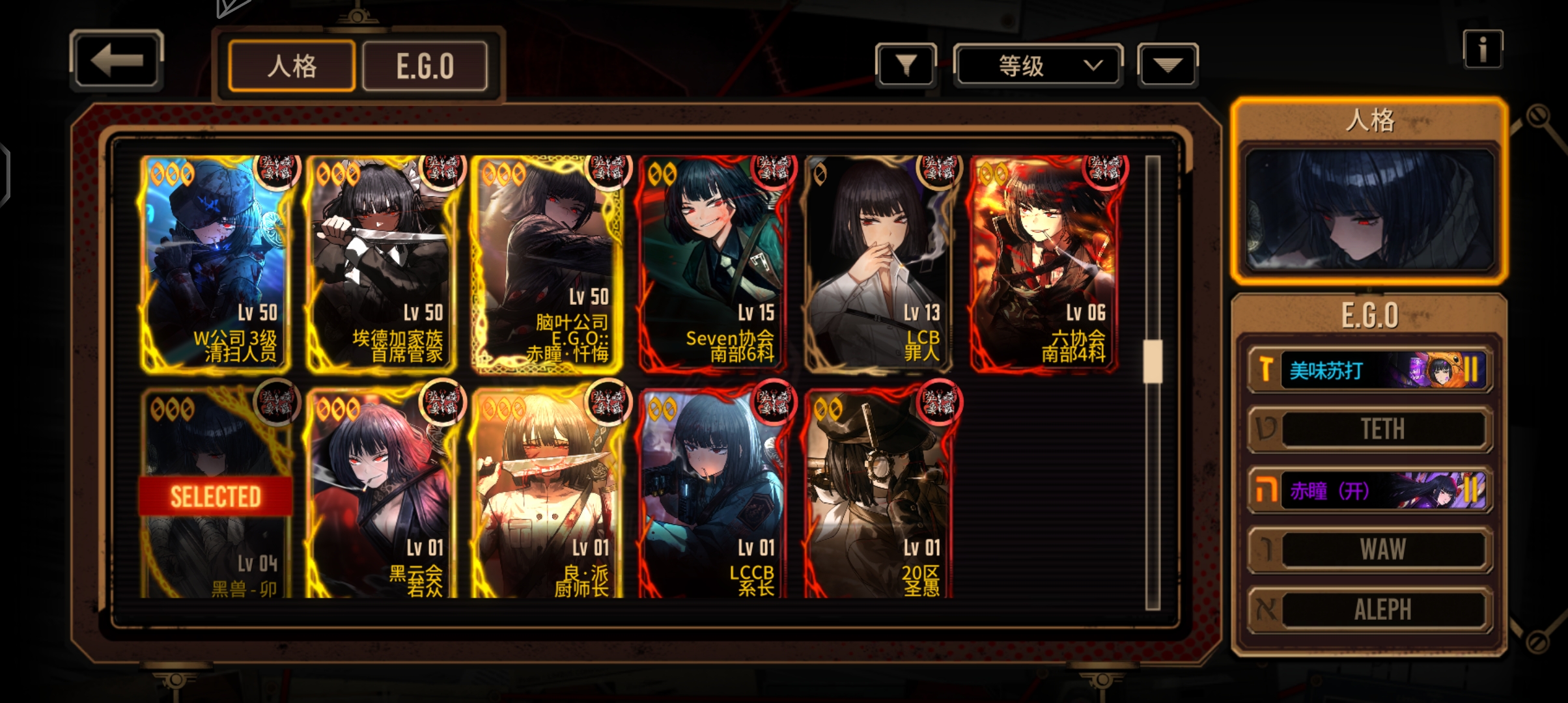Select the empty ALEPH E.G.O slot
This screenshot has width=1568, height=703.
point(1370,610)
